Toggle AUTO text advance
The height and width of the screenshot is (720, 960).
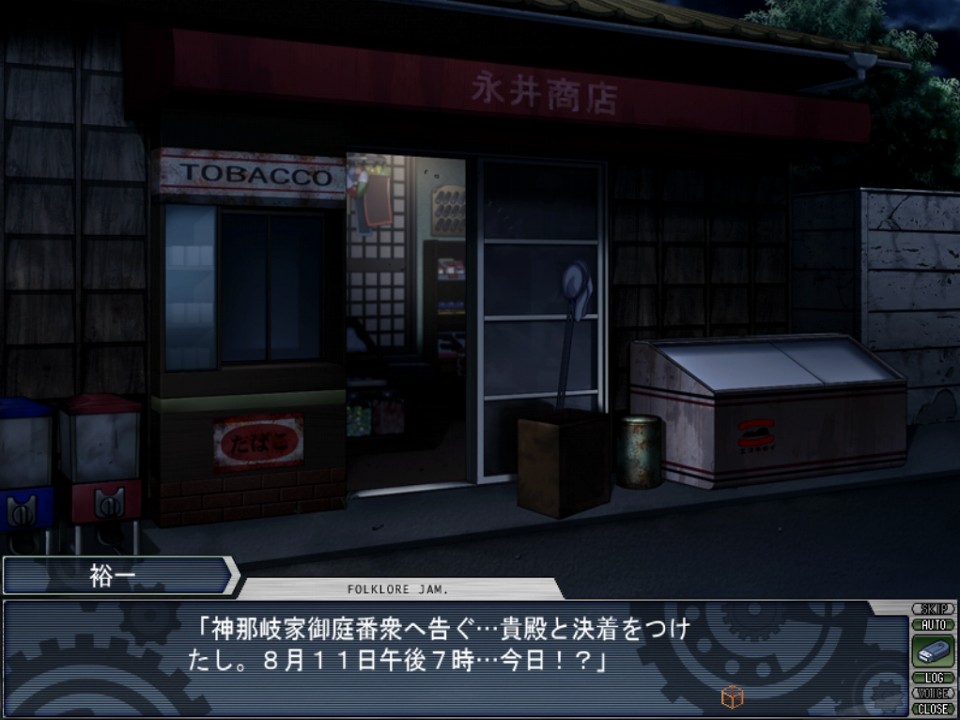pos(932,624)
